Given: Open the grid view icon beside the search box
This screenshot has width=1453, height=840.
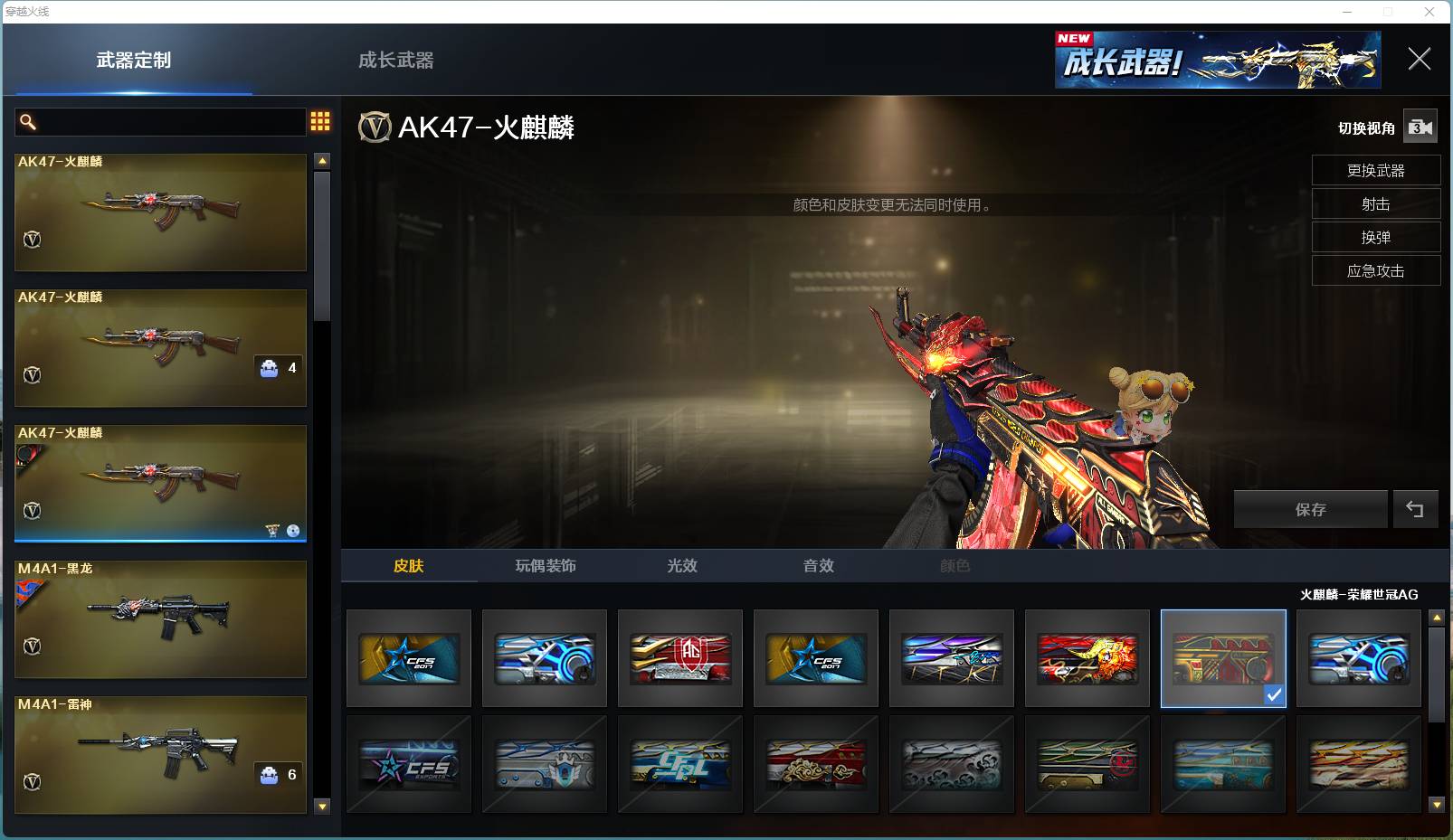Looking at the screenshot, I should pos(319,120).
